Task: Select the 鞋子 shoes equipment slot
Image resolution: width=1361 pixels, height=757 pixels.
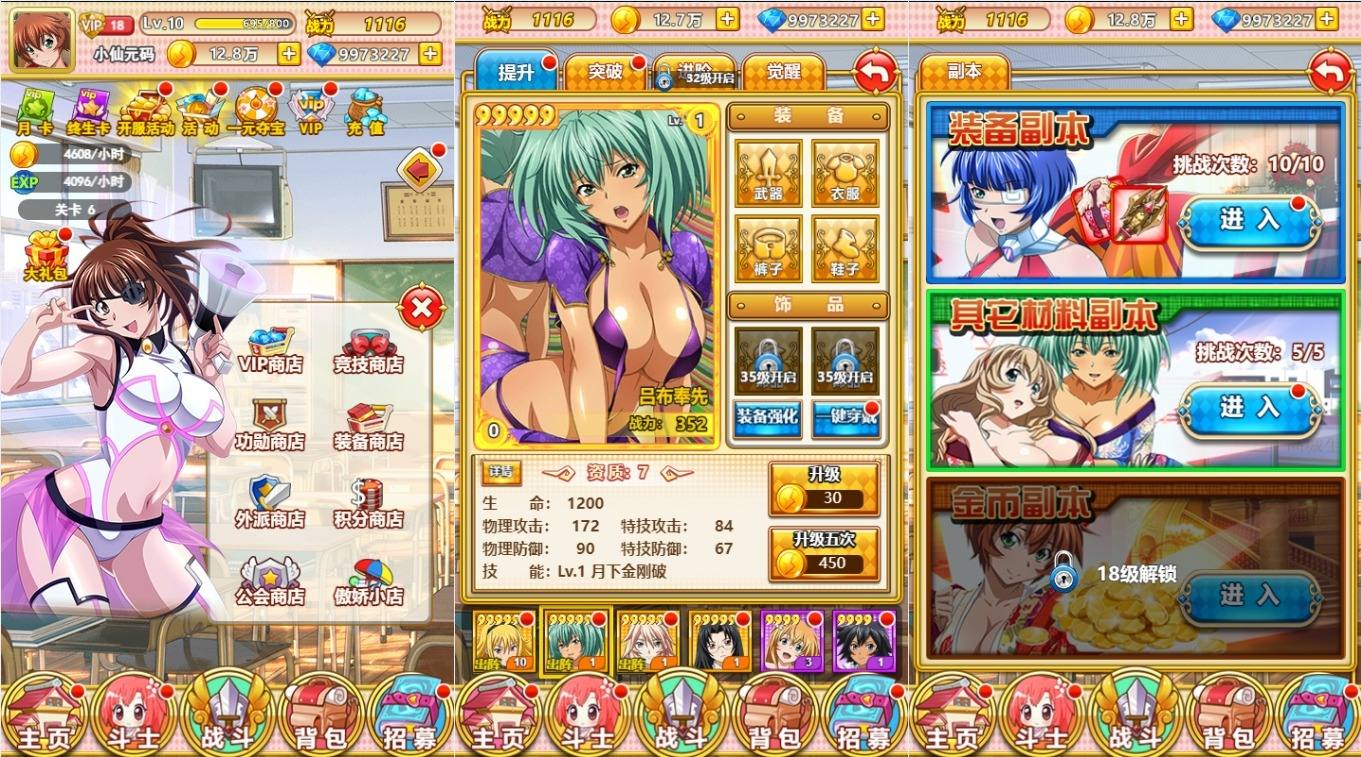Action: [845, 249]
